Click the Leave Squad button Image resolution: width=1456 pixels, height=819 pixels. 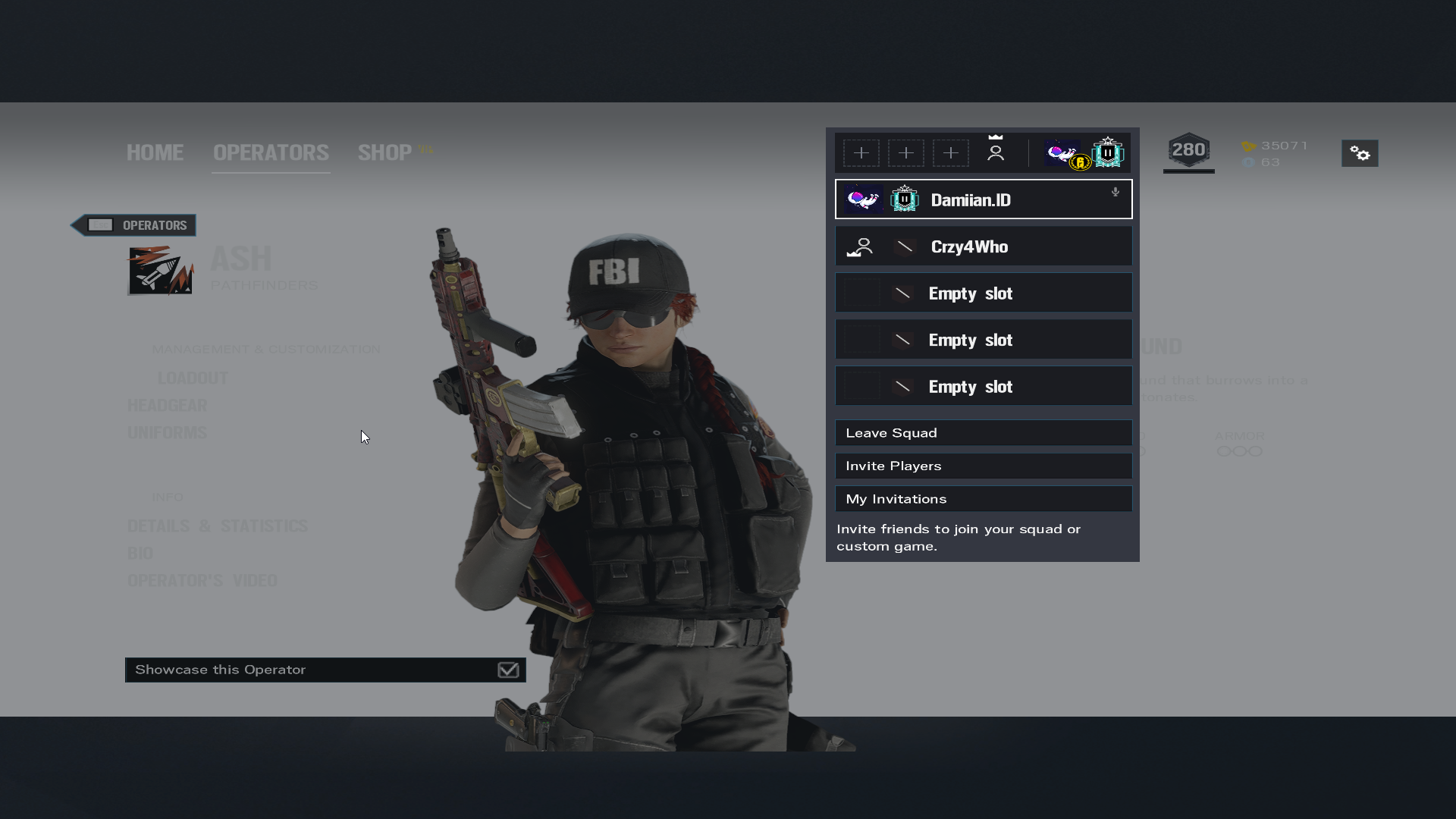click(984, 433)
